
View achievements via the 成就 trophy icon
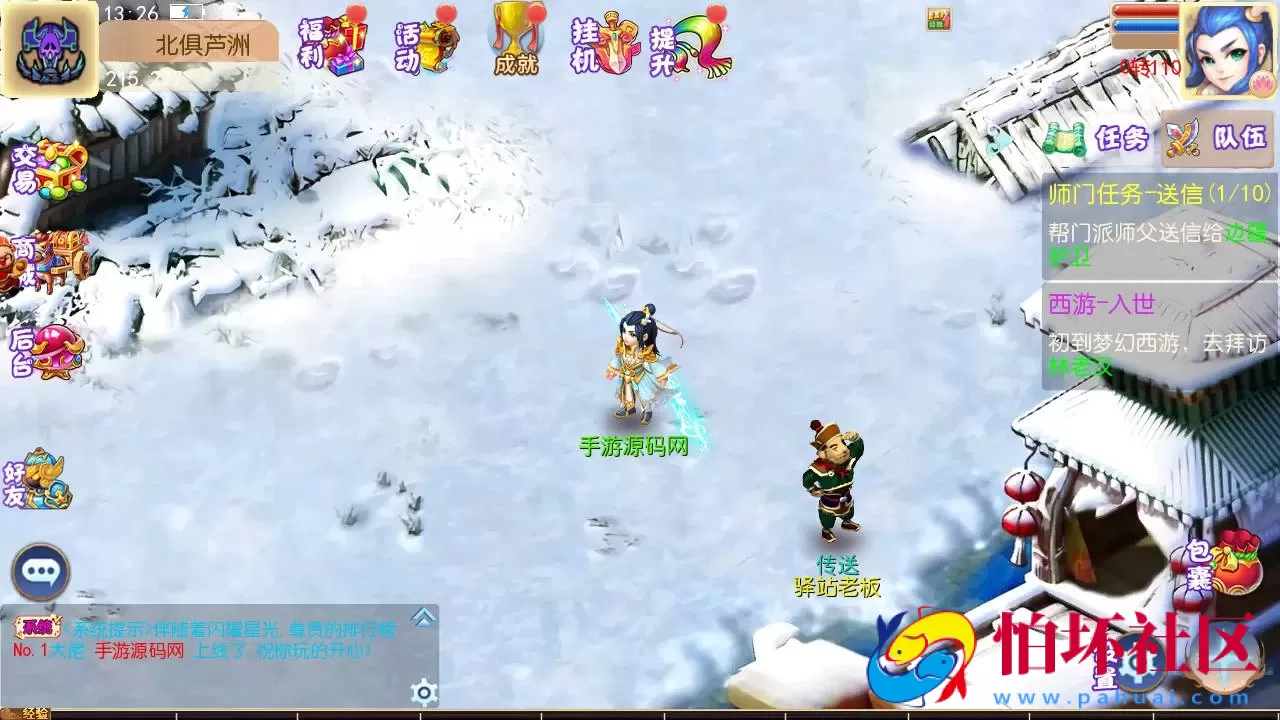[513, 42]
